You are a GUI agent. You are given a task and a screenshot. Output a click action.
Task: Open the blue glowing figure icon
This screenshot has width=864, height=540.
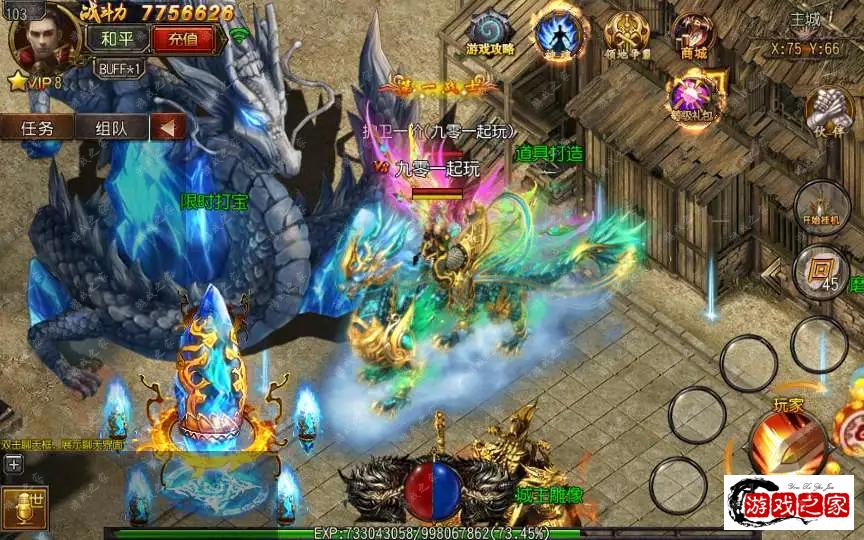pos(556,32)
